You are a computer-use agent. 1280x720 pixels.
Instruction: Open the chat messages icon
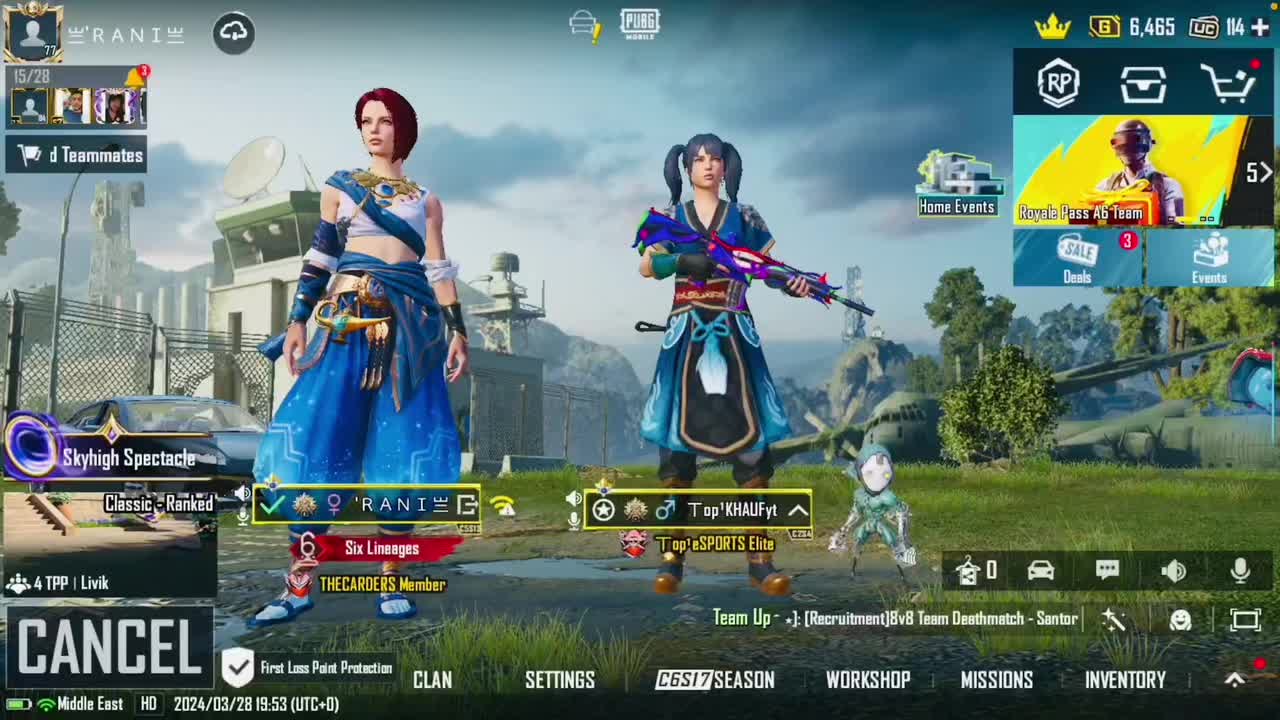pos(1107,570)
